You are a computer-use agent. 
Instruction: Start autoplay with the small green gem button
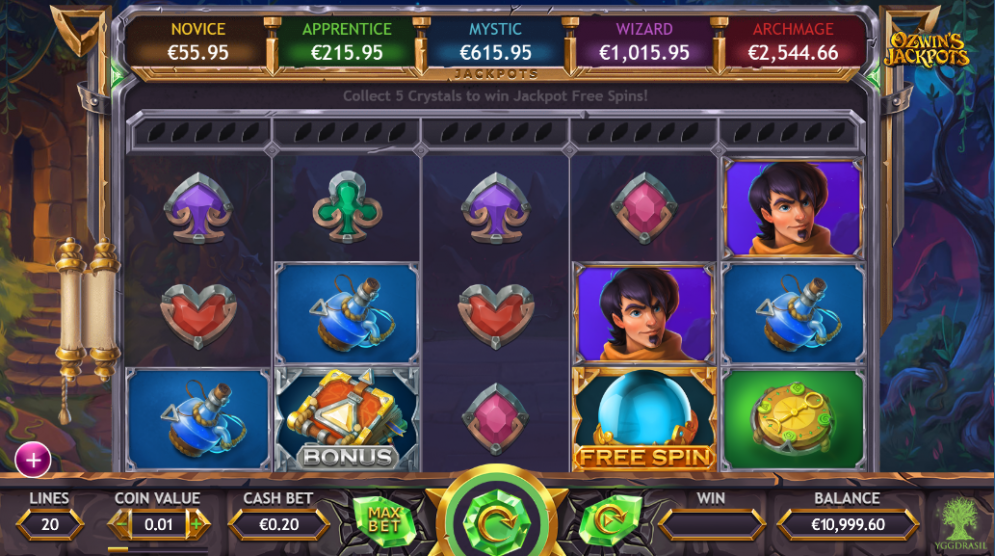tap(603, 521)
